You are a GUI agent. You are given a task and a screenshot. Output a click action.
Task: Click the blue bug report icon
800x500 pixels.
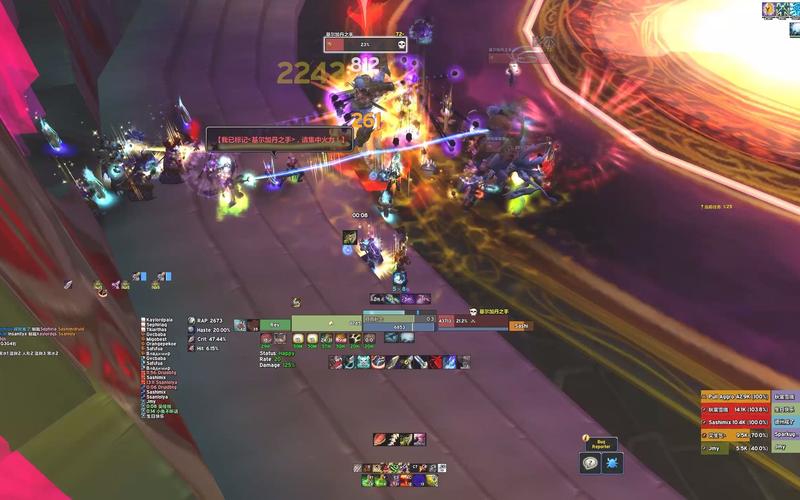(x=612, y=463)
